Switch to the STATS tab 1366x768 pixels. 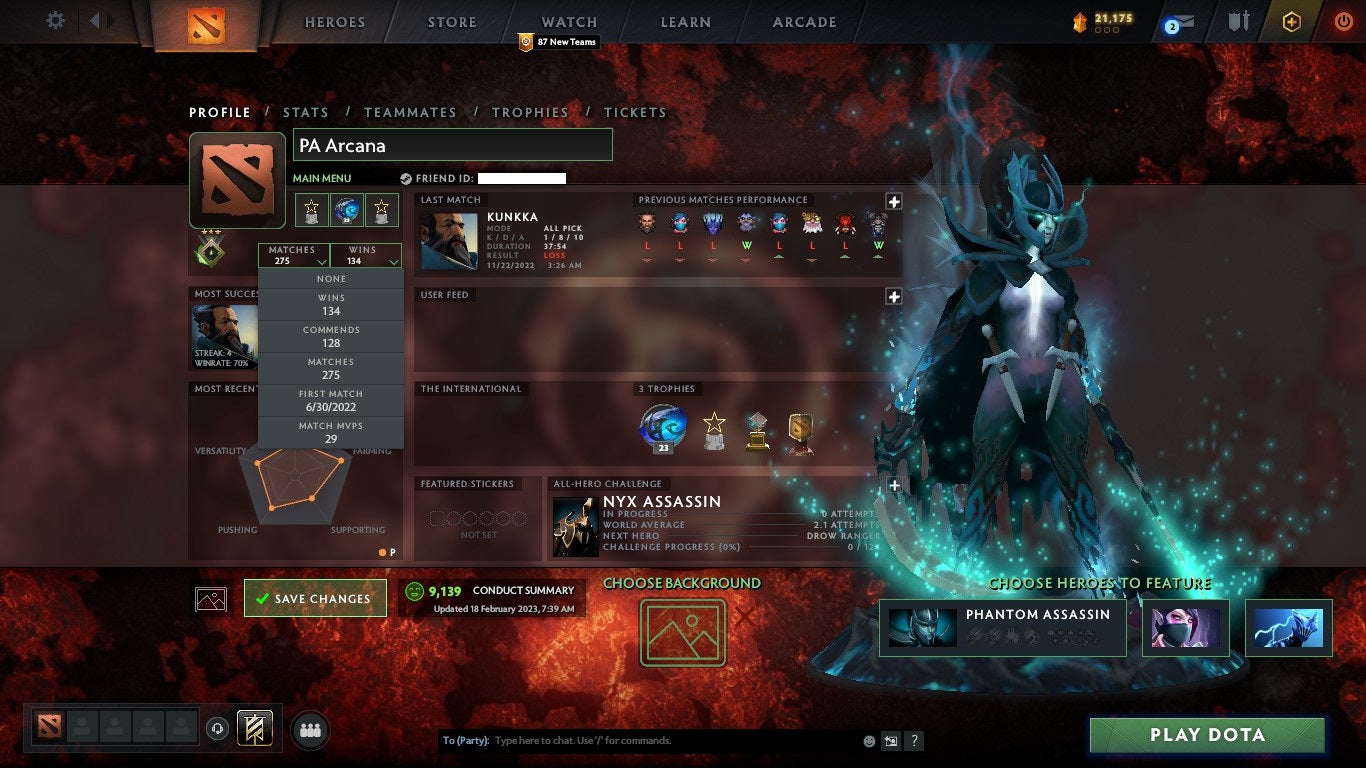click(x=306, y=112)
